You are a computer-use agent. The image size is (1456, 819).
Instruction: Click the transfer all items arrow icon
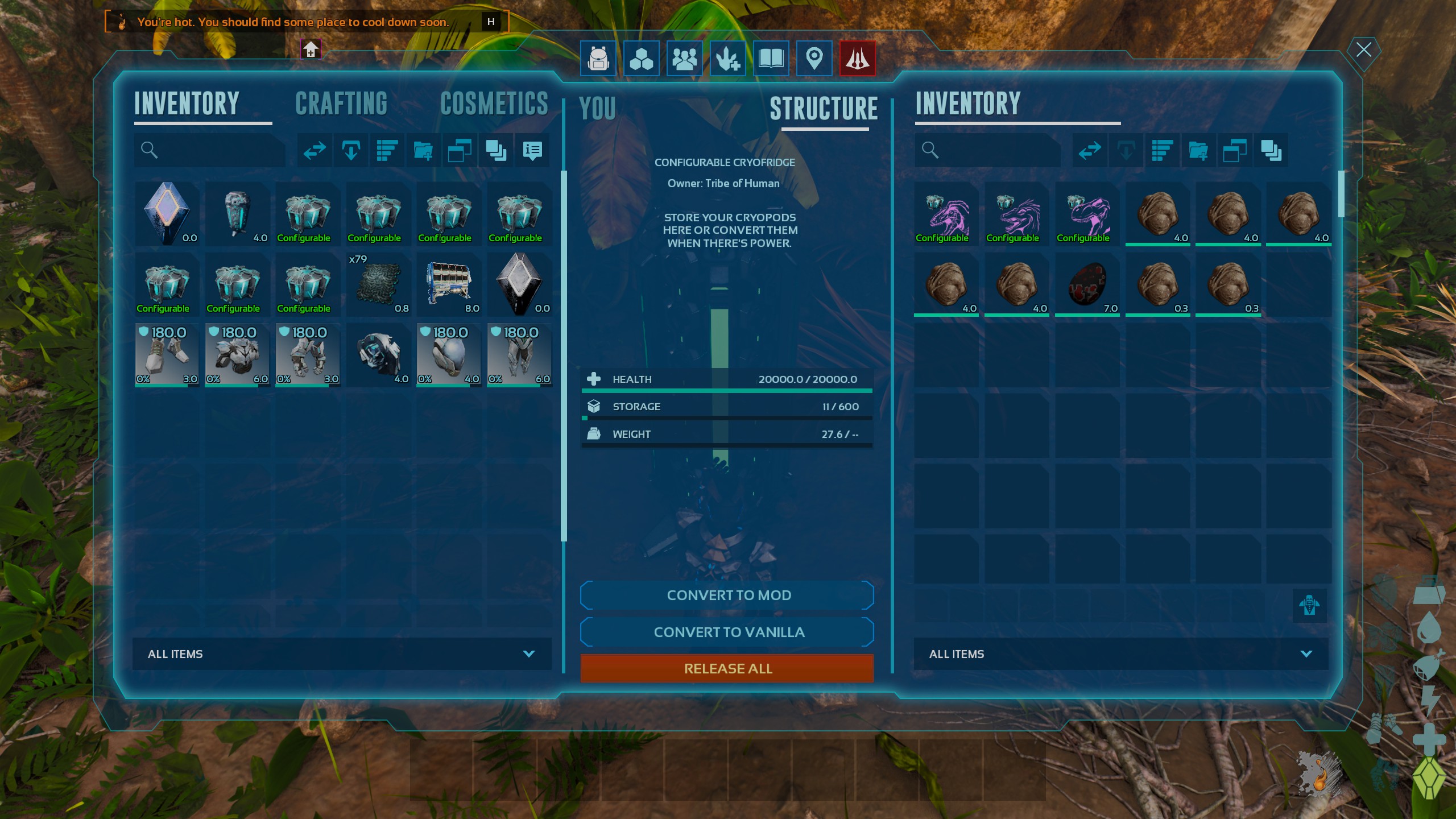click(314, 150)
